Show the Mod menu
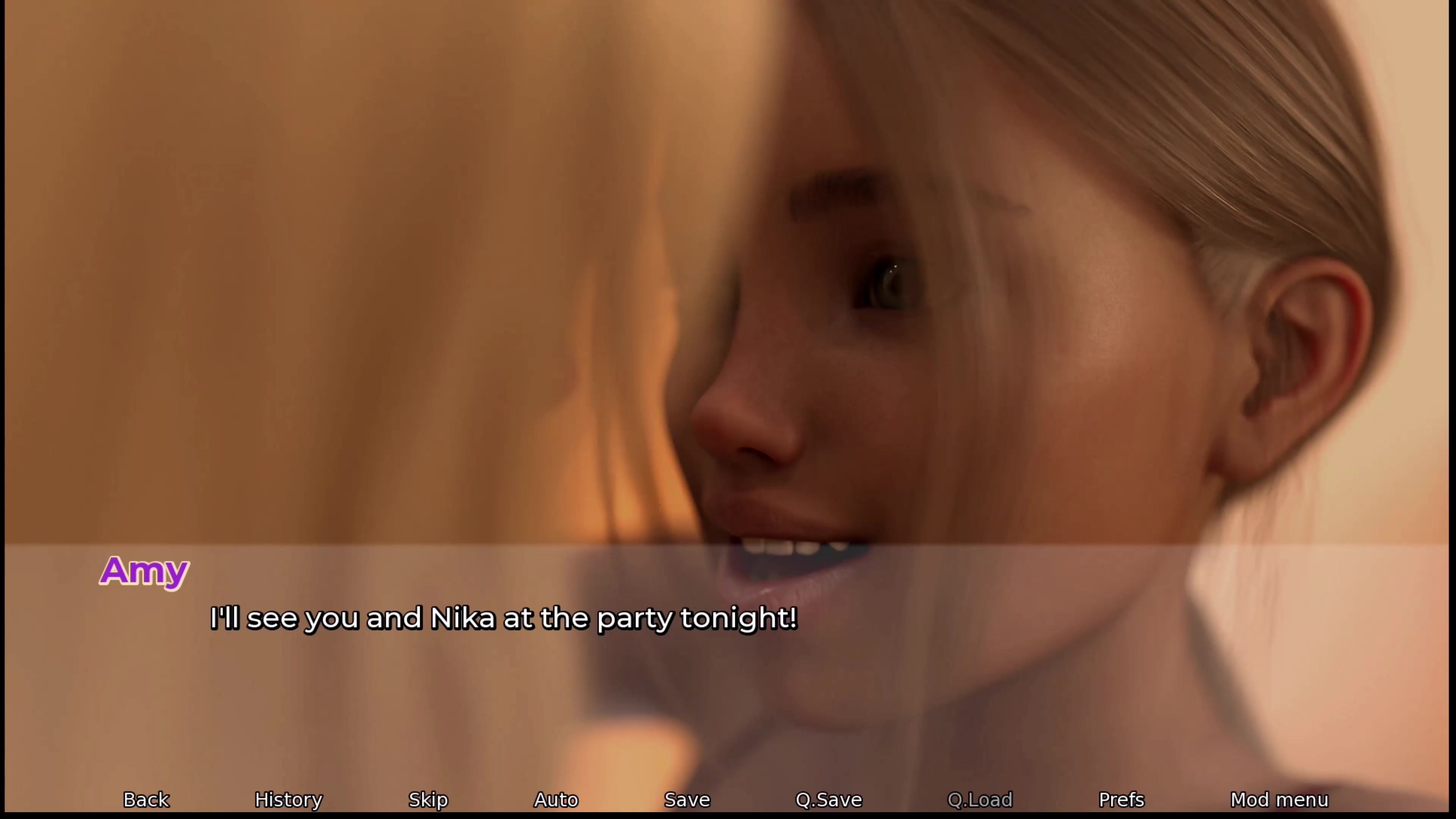This screenshot has width=1456, height=819. coord(1279,800)
